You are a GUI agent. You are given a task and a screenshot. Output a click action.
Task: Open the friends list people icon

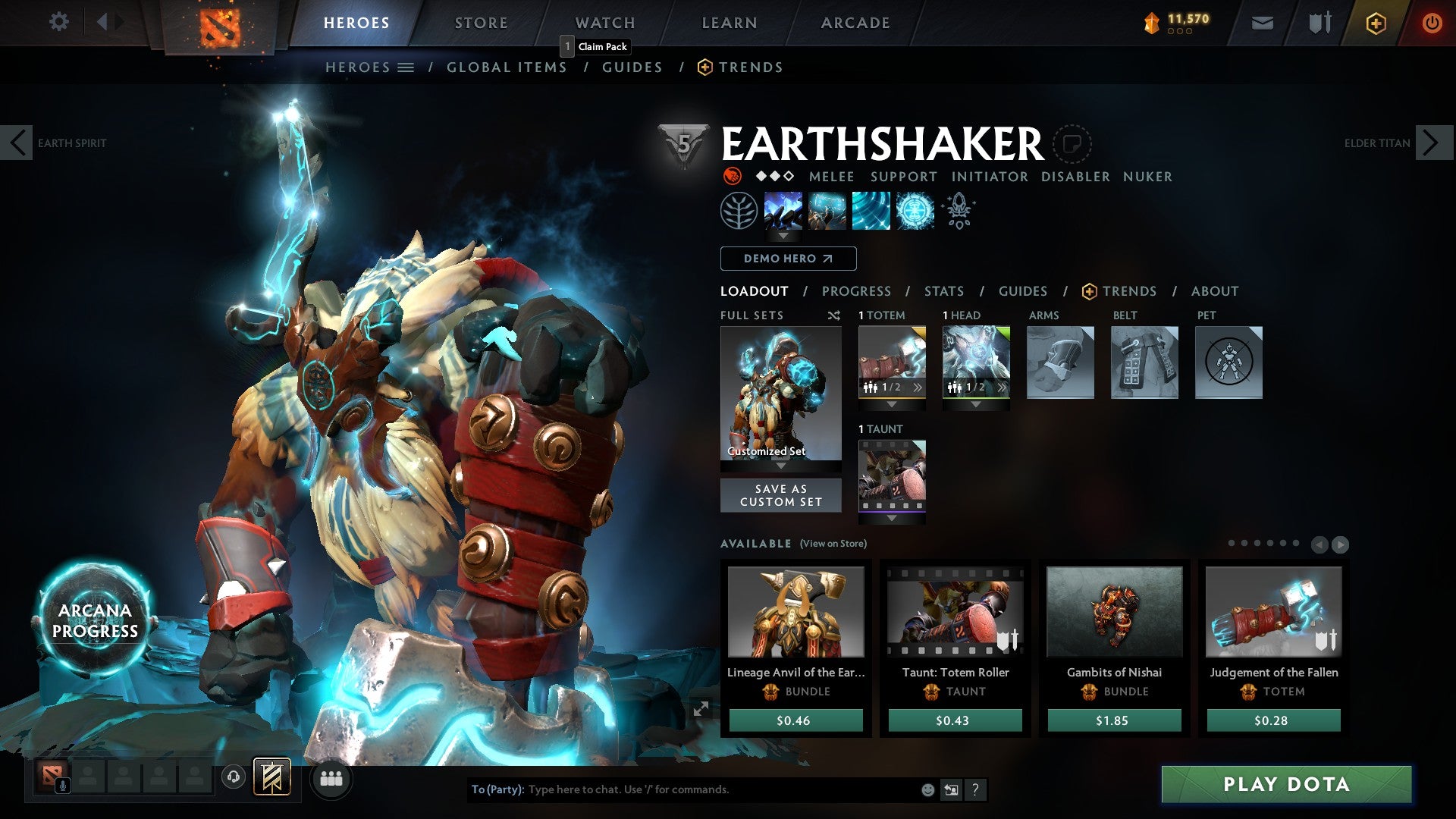332,778
